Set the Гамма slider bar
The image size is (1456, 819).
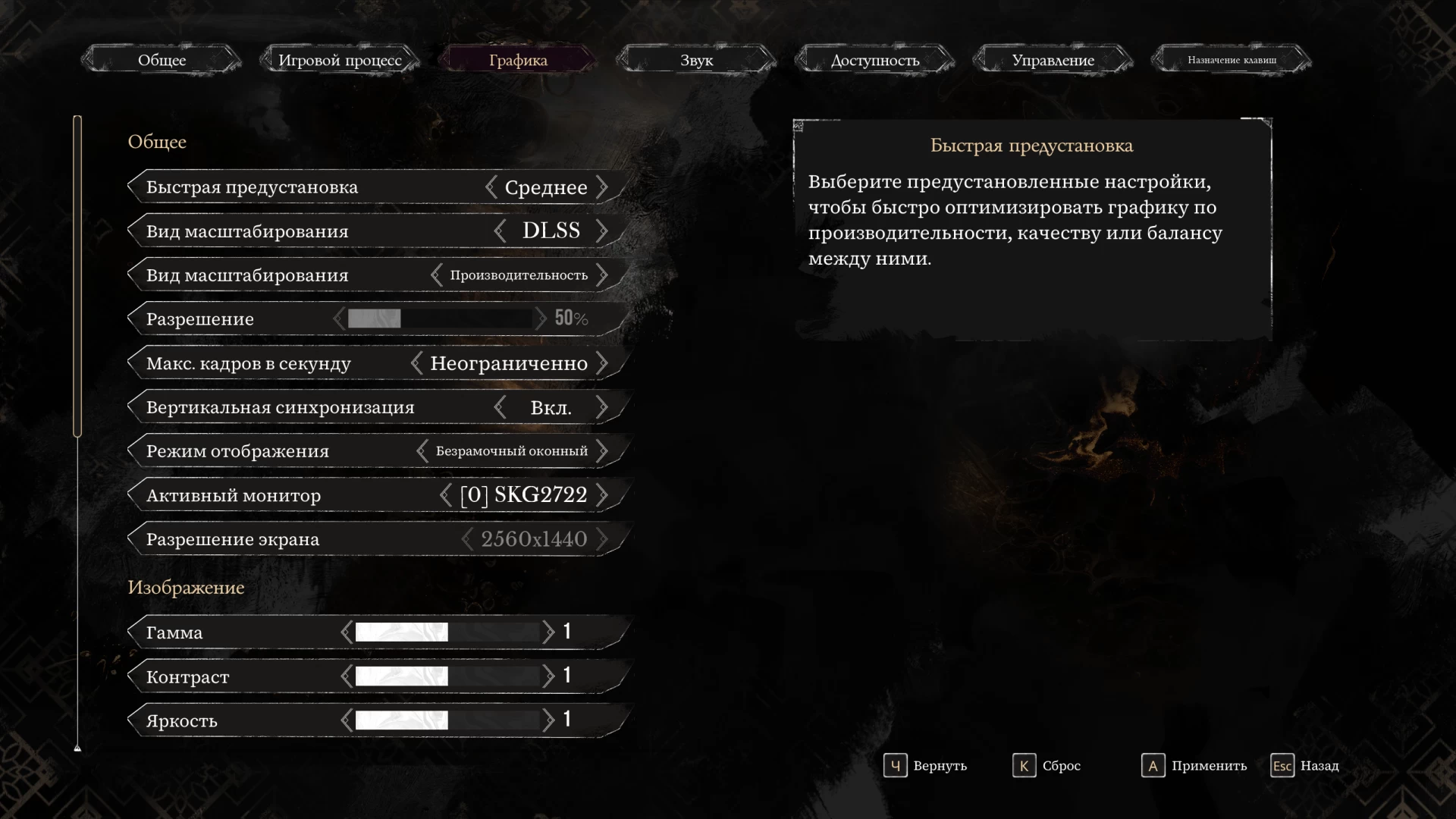coord(447,632)
